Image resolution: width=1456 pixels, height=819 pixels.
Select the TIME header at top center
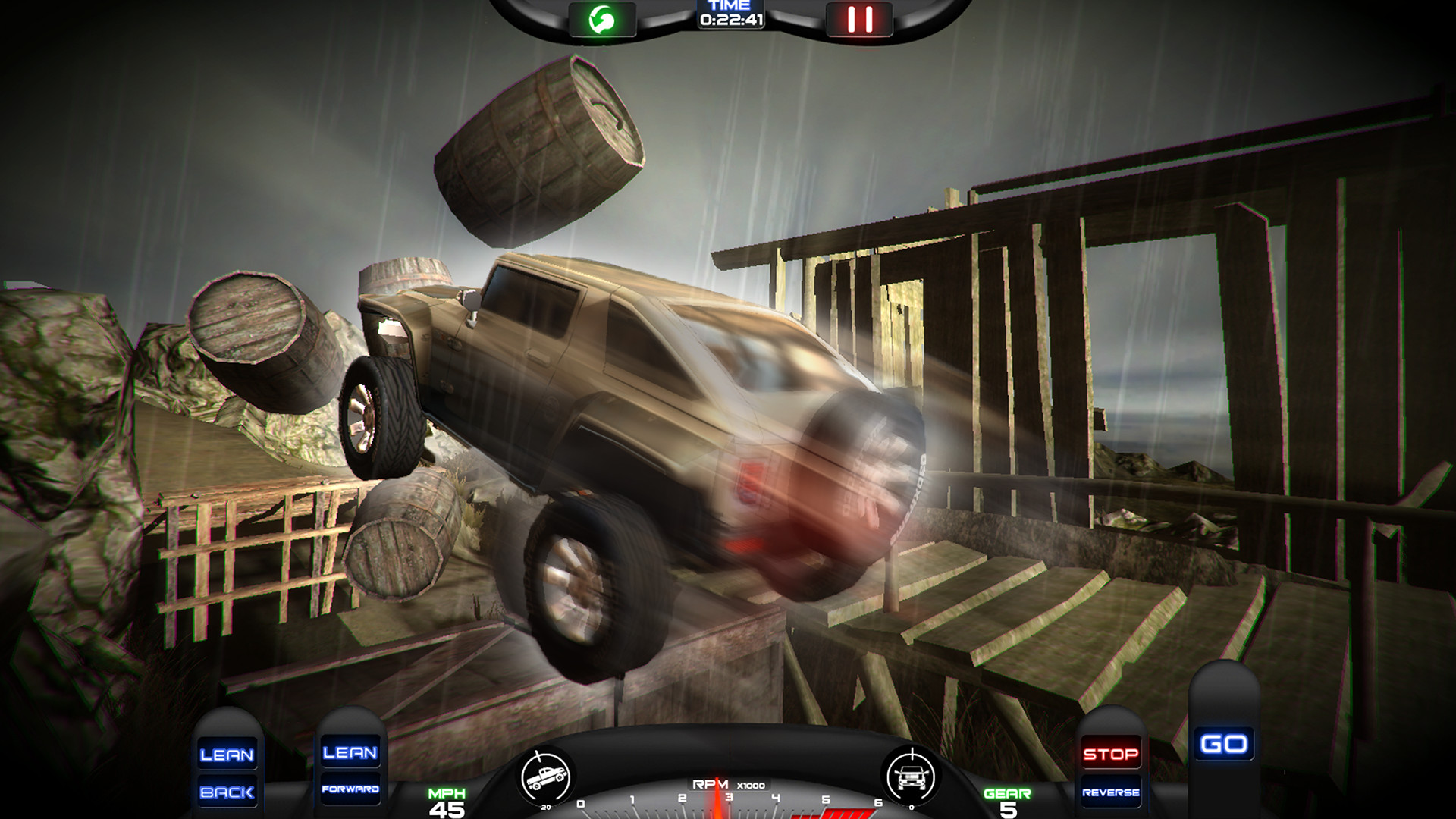[x=730, y=6]
